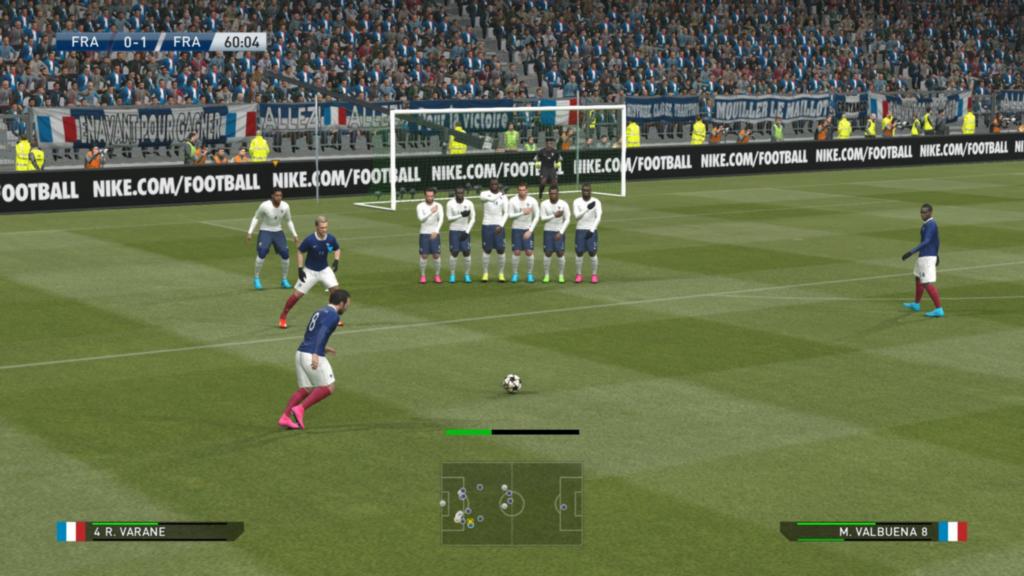
Task: Select the M. Valbuena player nameplate
Action: click(x=871, y=531)
